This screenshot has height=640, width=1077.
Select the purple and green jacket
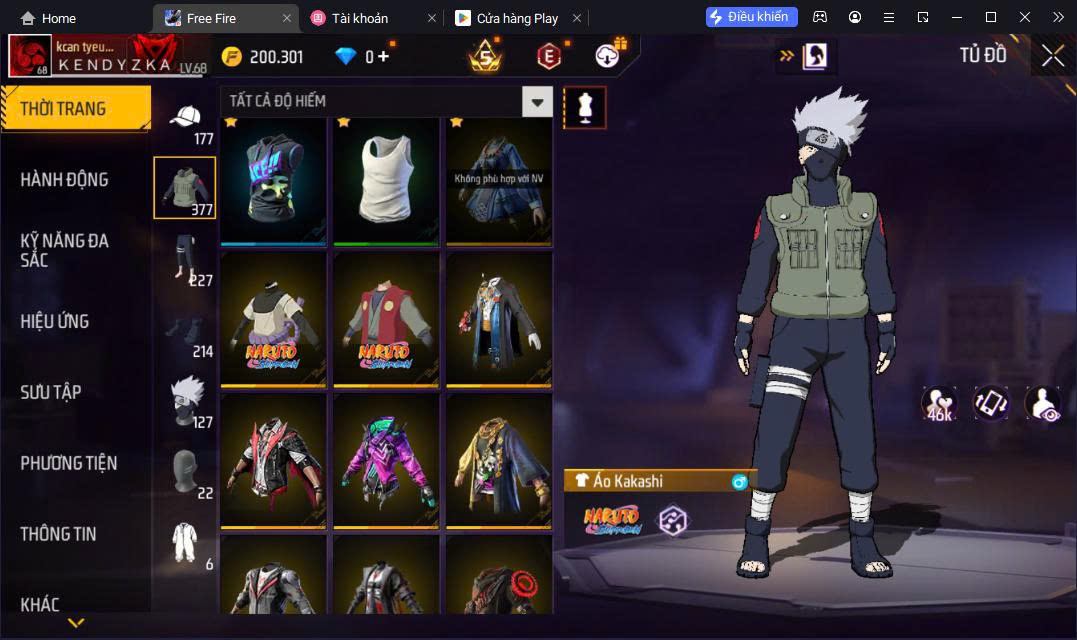[385, 459]
